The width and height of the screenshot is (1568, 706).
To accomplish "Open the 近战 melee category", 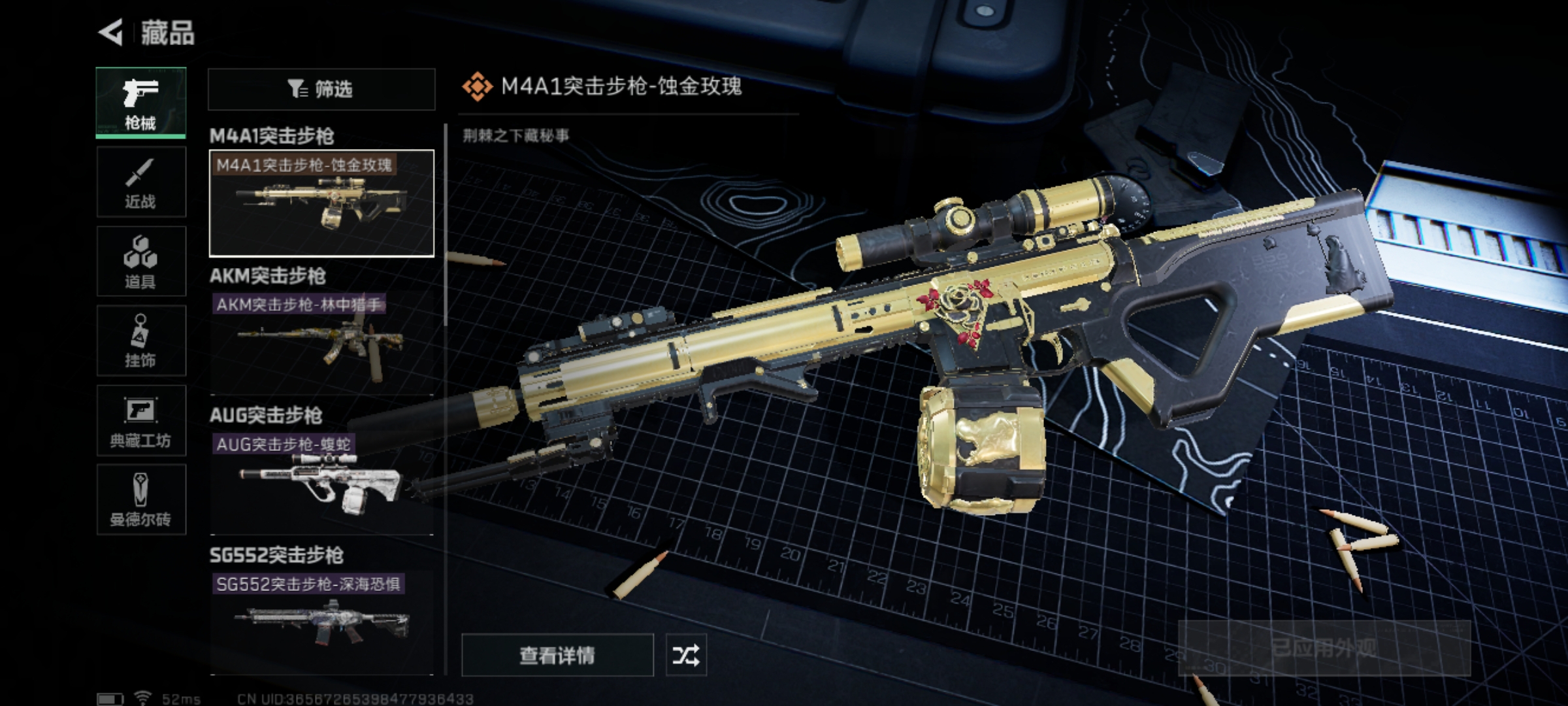I will [x=141, y=182].
